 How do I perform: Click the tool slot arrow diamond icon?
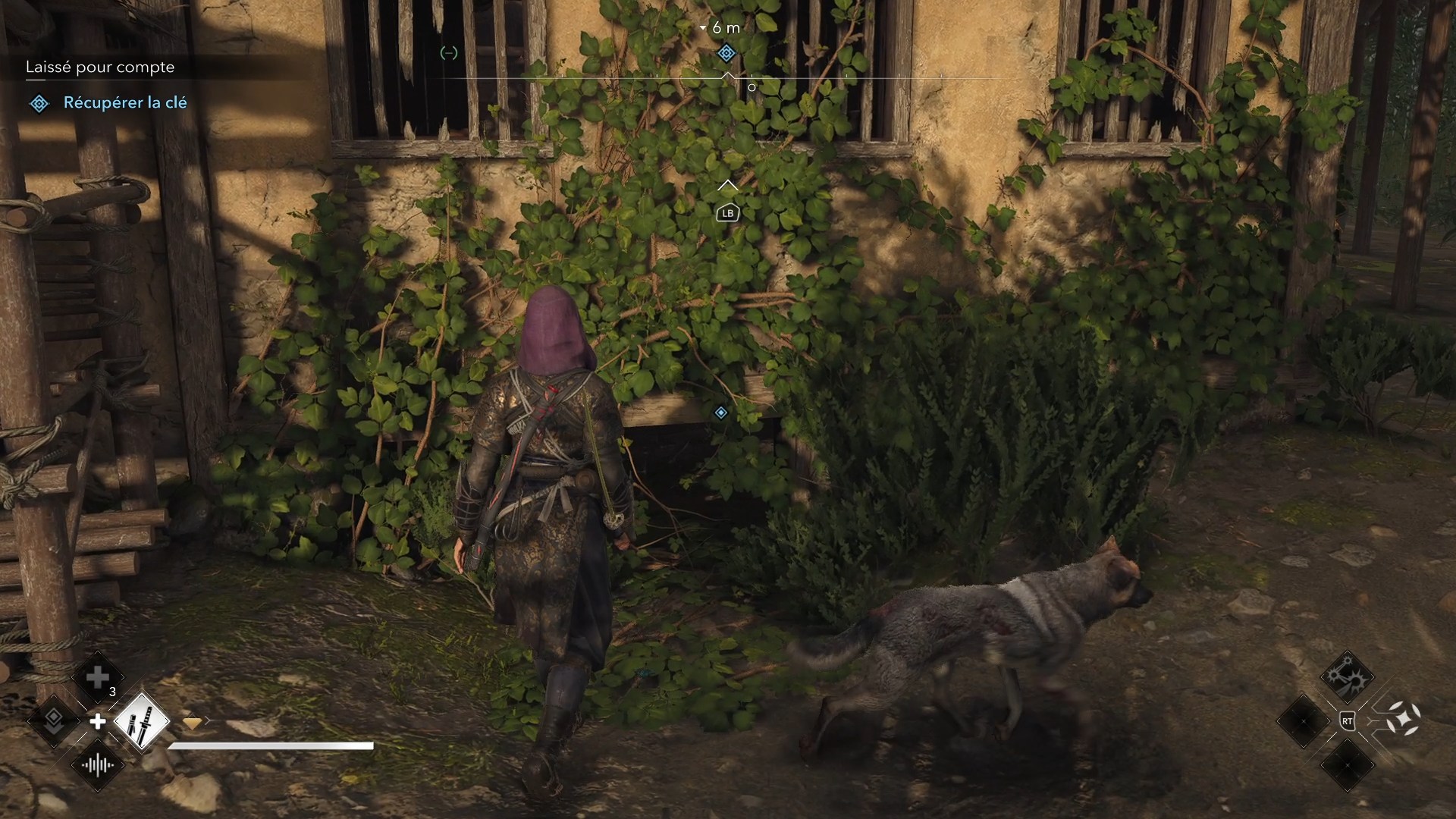pyautogui.click(x=53, y=723)
